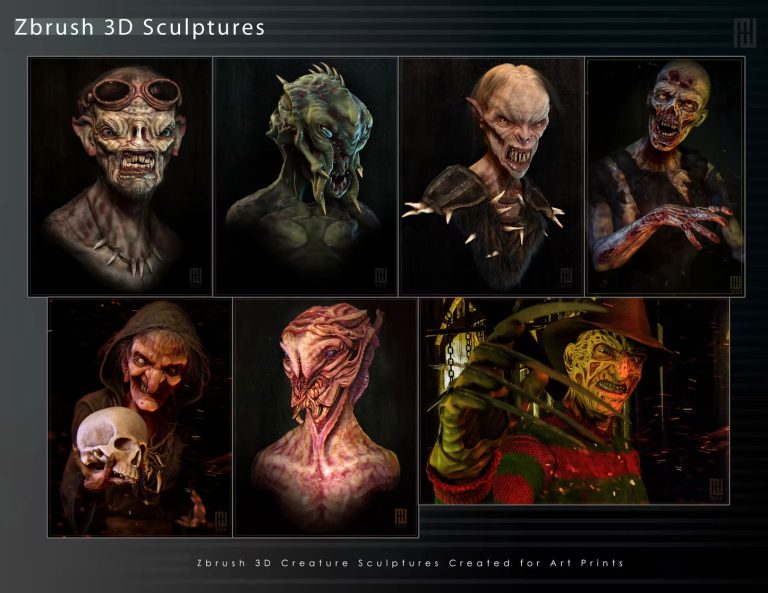Open the bloody zombie sculpture thumbnail
This screenshot has height=593, width=768.
(664, 176)
